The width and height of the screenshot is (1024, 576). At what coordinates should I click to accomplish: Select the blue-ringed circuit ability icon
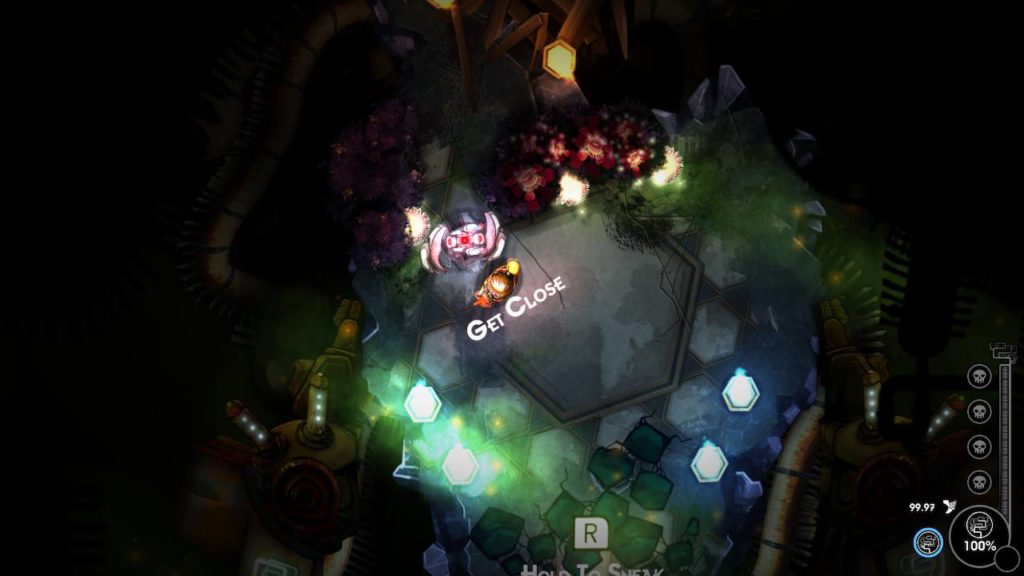coord(928,542)
